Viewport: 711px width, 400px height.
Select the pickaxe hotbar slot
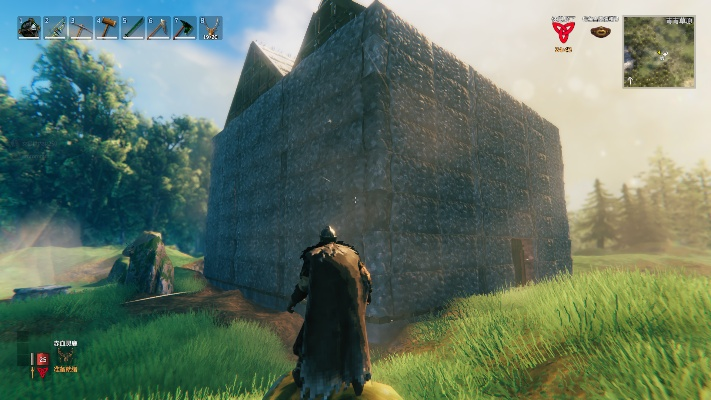(x=81, y=28)
